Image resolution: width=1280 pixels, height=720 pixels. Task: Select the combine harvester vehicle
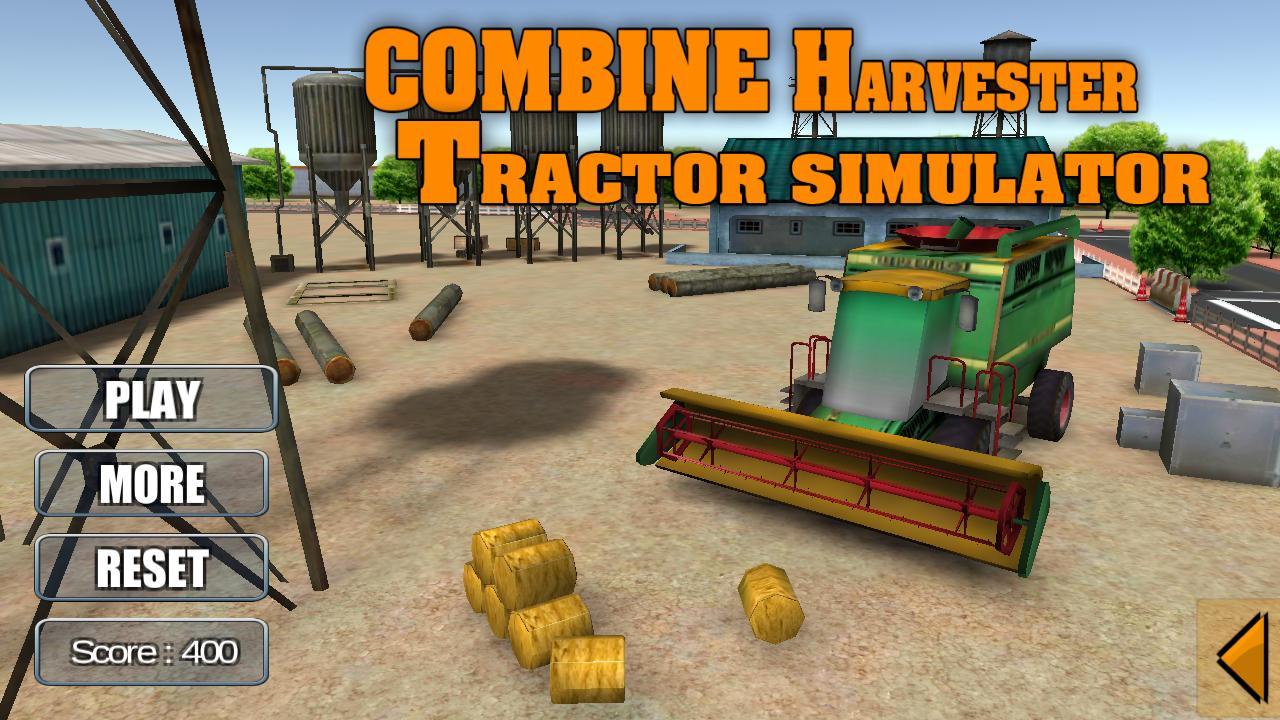920,330
